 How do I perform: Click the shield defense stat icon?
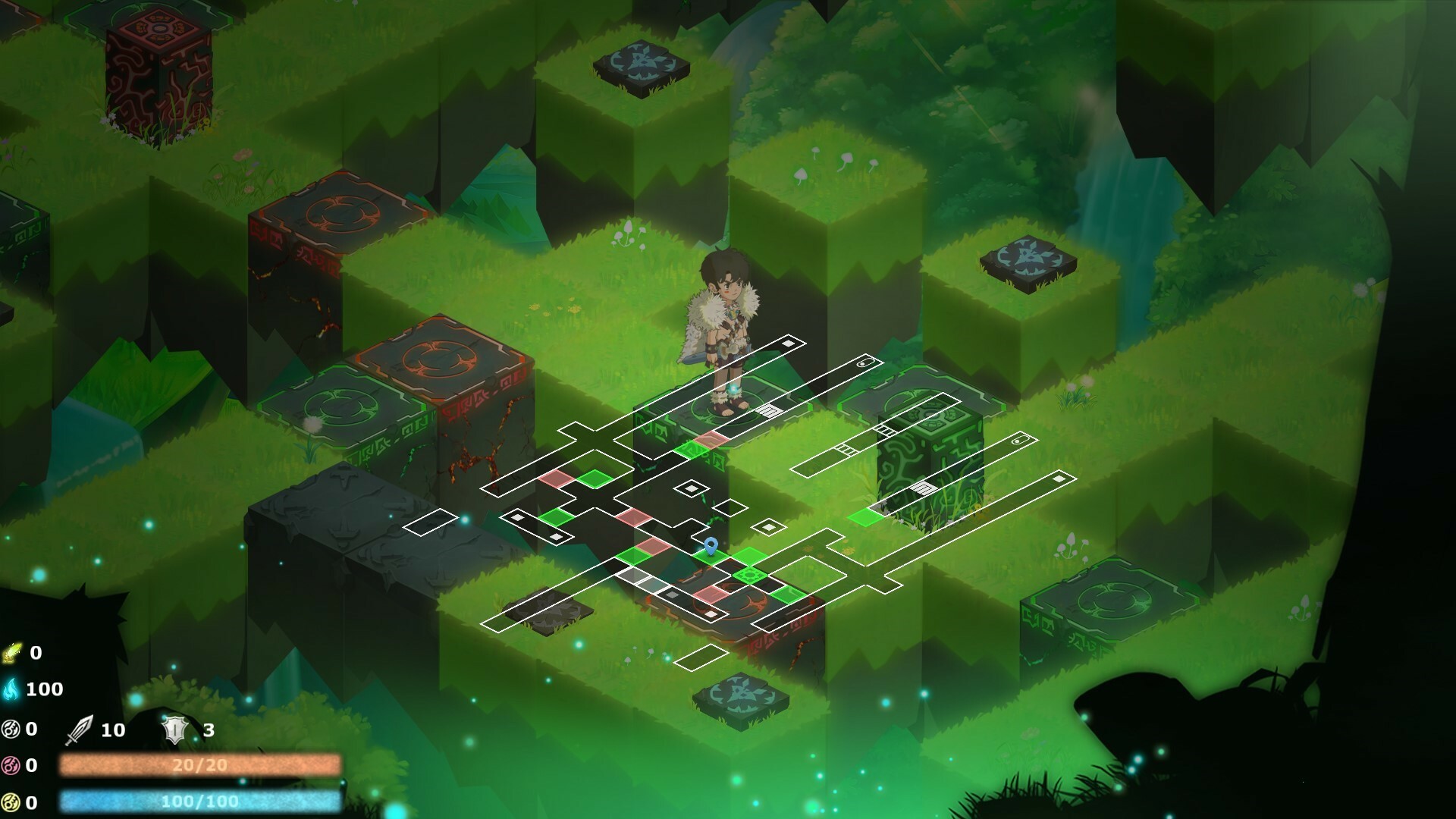pyautogui.click(x=174, y=730)
